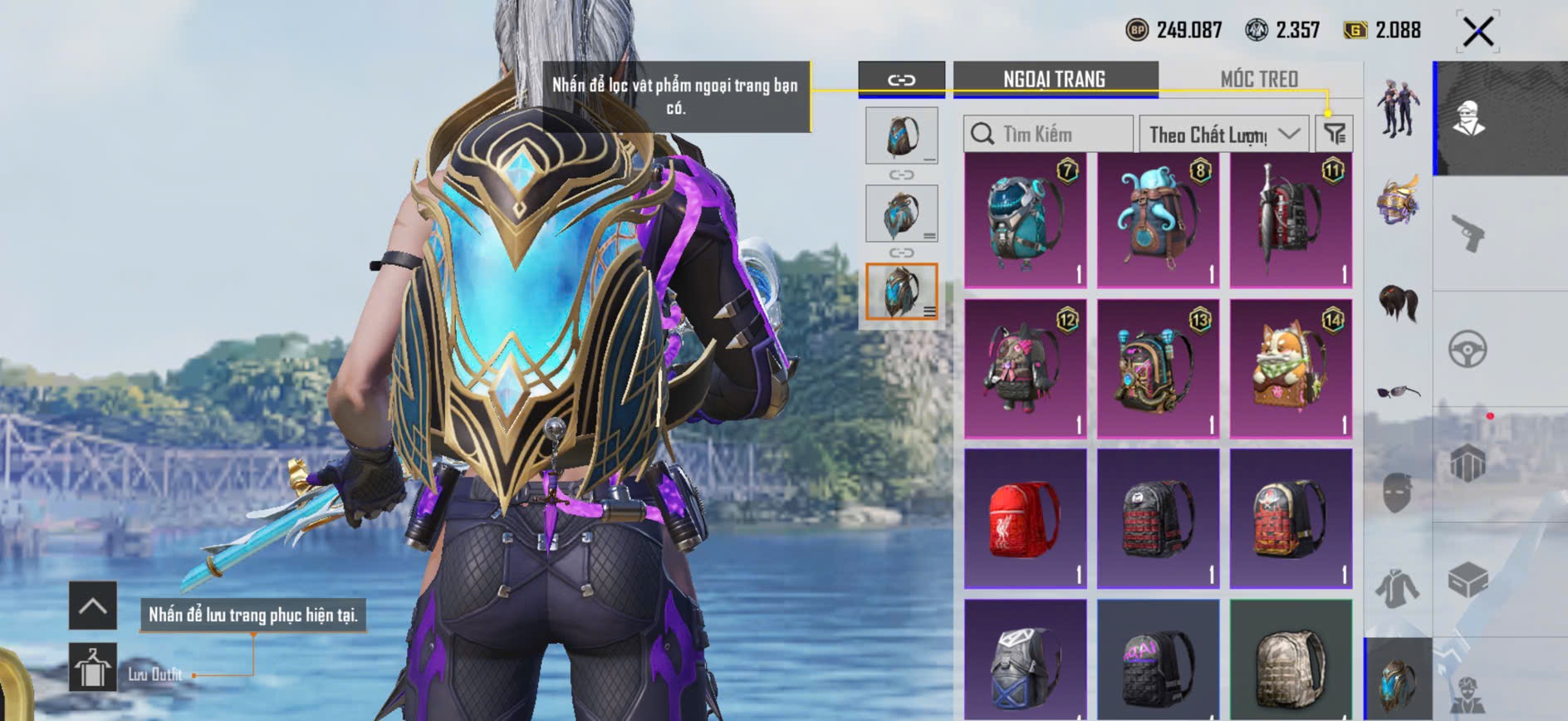Click the link chain icon tab
1568x721 pixels.
pos(901,80)
